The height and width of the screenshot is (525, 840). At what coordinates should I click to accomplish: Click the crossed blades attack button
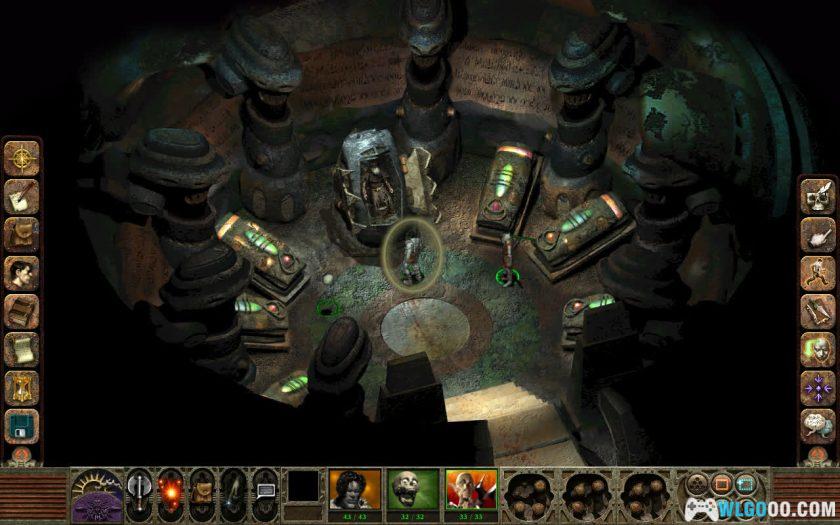coord(817,309)
